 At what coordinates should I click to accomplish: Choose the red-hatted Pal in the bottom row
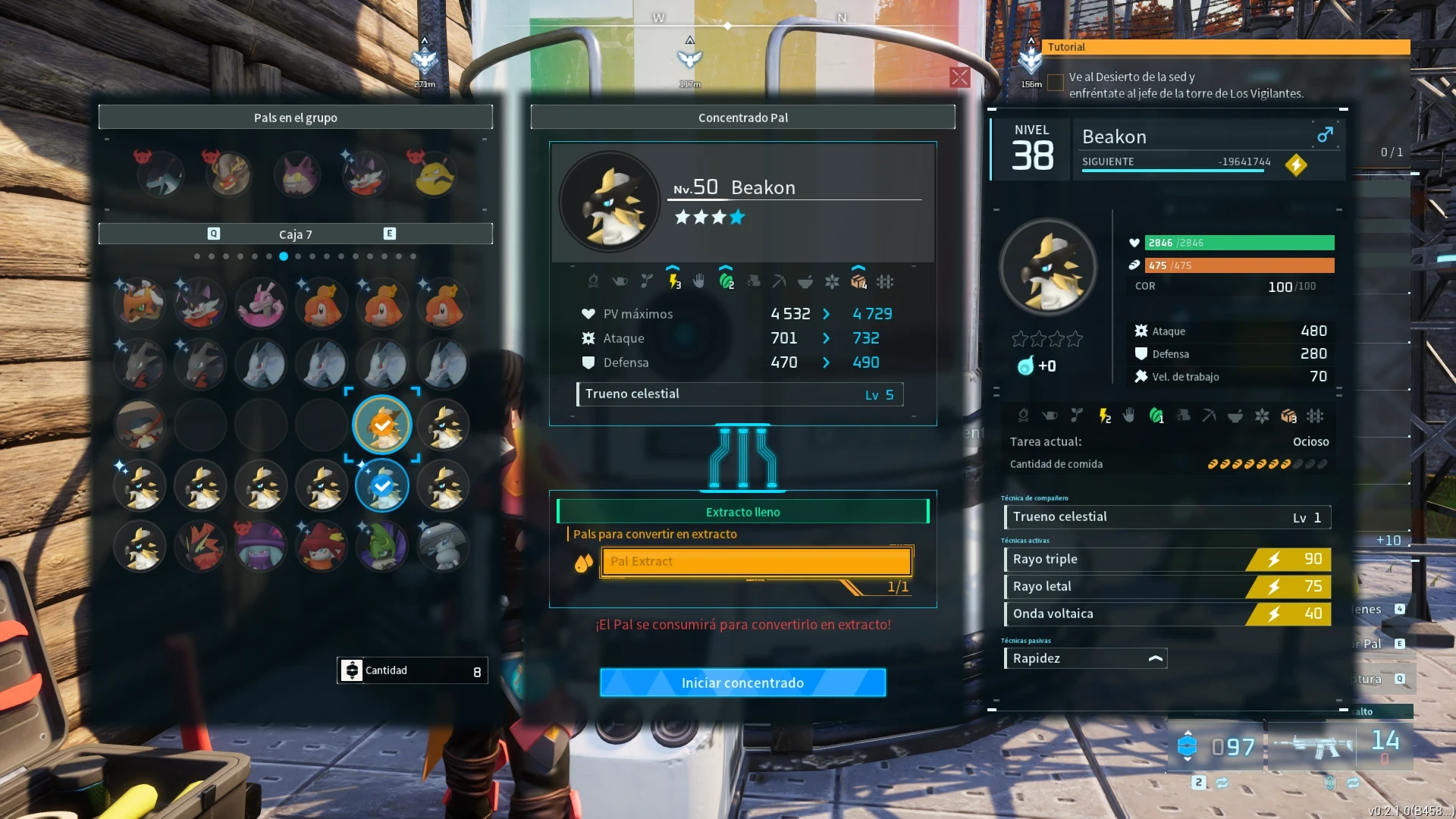[x=322, y=546]
